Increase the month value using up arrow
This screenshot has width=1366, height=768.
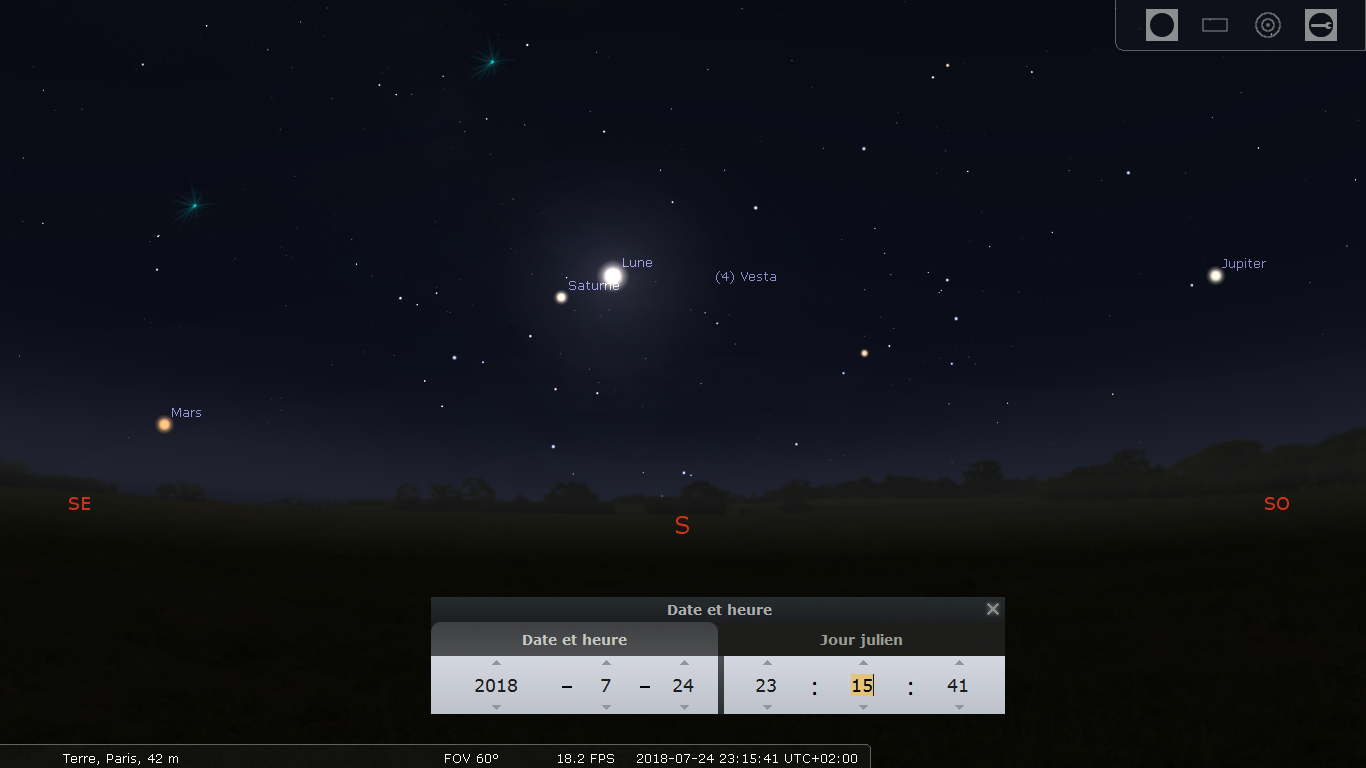coord(606,663)
